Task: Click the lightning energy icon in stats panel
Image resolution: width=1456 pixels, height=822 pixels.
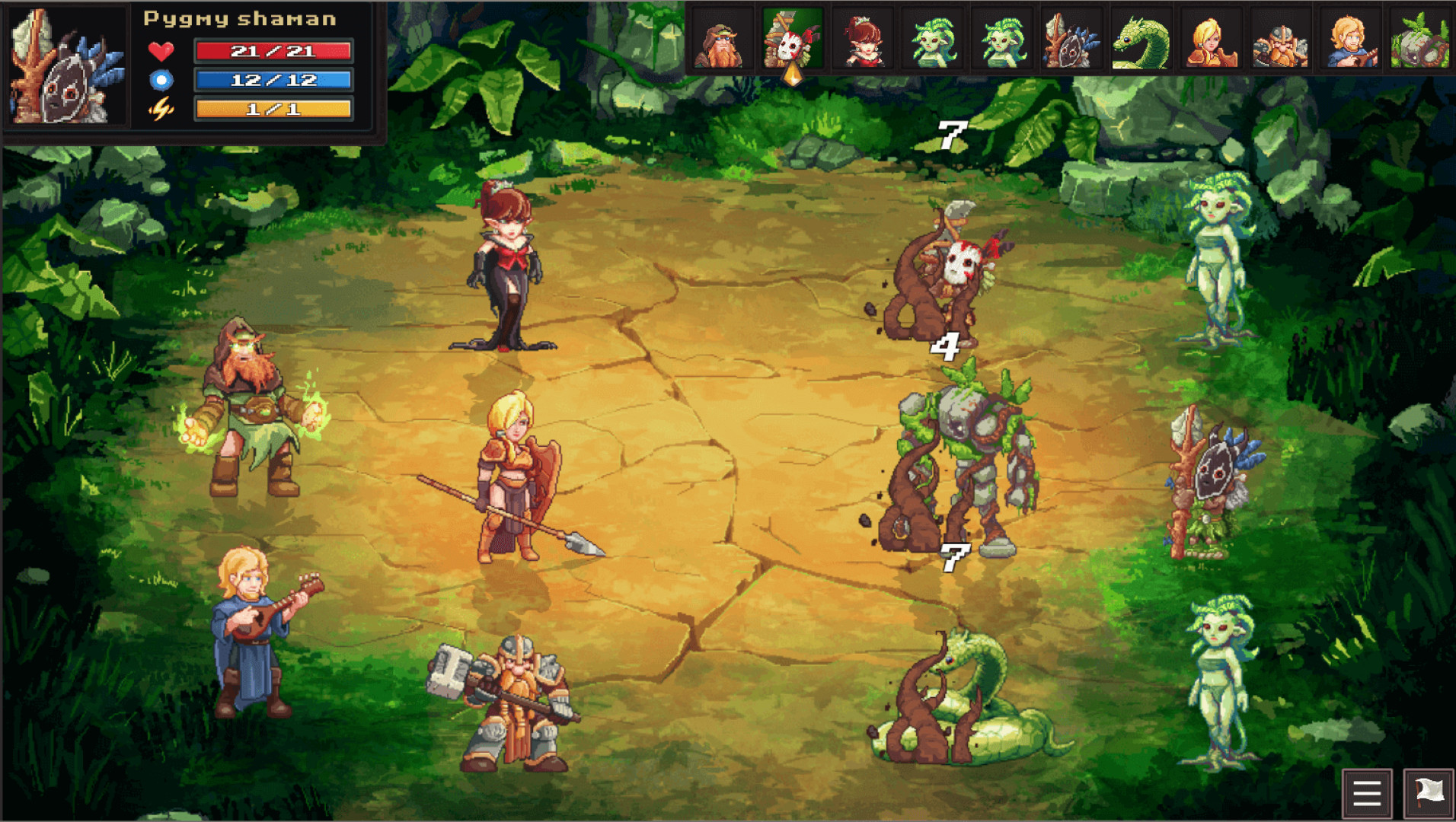Action: point(161,109)
